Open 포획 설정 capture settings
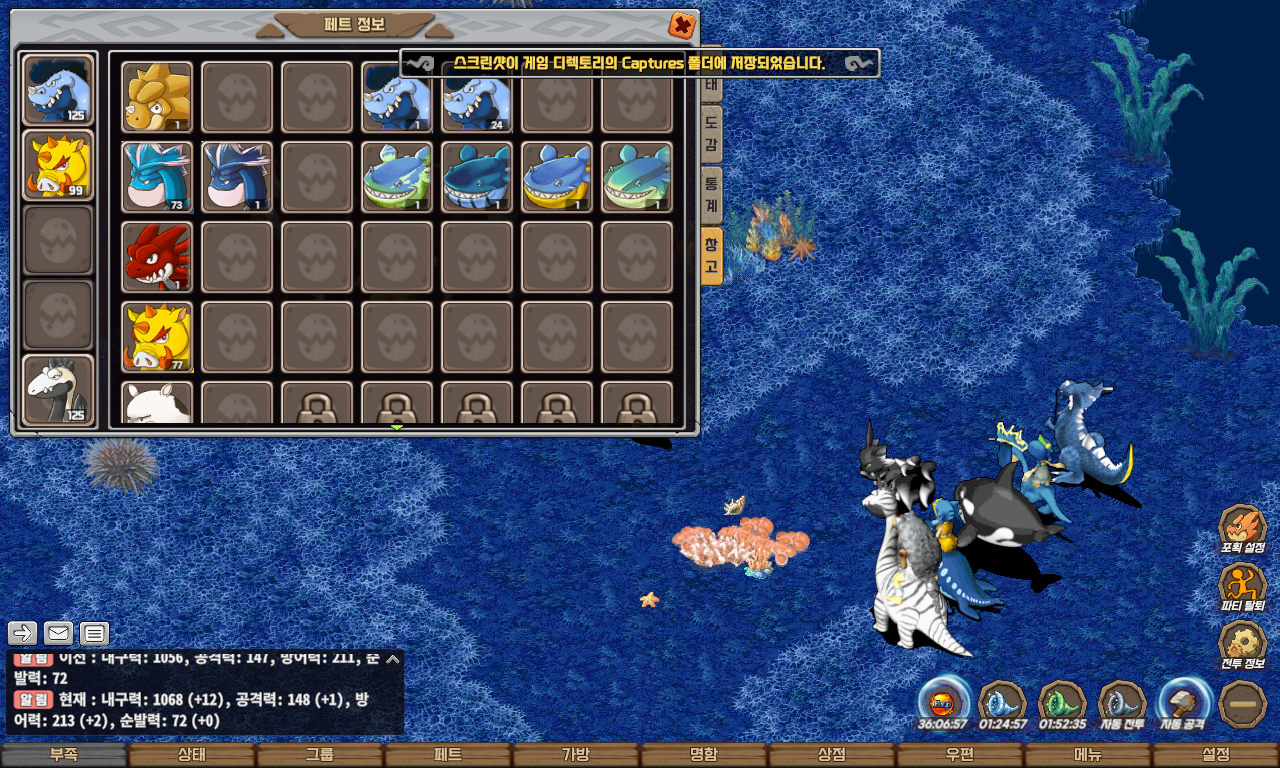Viewport: 1280px width, 768px height. pos(1242,529)
